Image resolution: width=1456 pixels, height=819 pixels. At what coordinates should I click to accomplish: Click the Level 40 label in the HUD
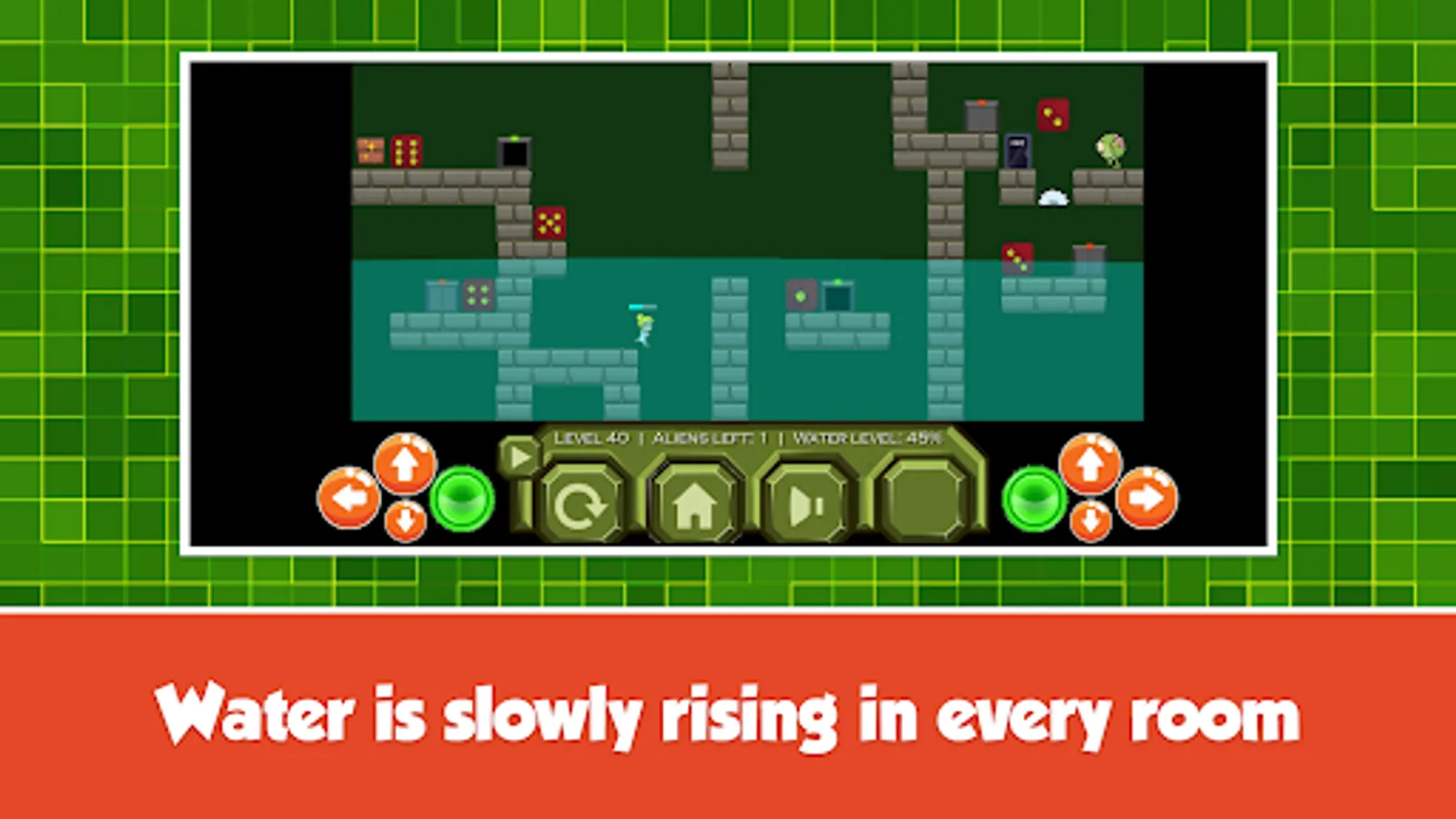(x=592, y=437)
